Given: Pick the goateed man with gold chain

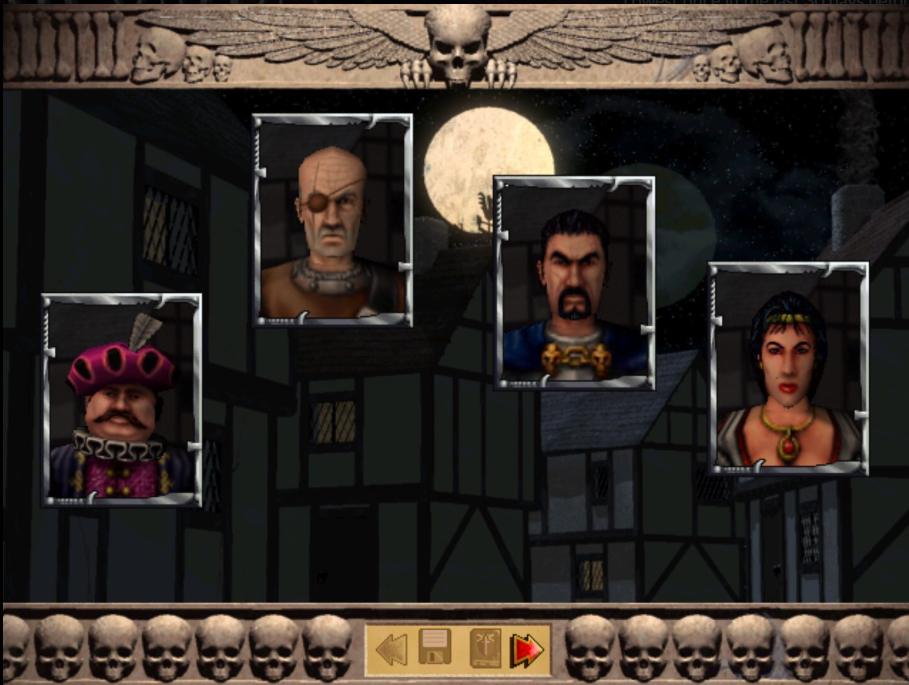Looking at the screenshot, I should pyautogui.click(x=574, y=283).
